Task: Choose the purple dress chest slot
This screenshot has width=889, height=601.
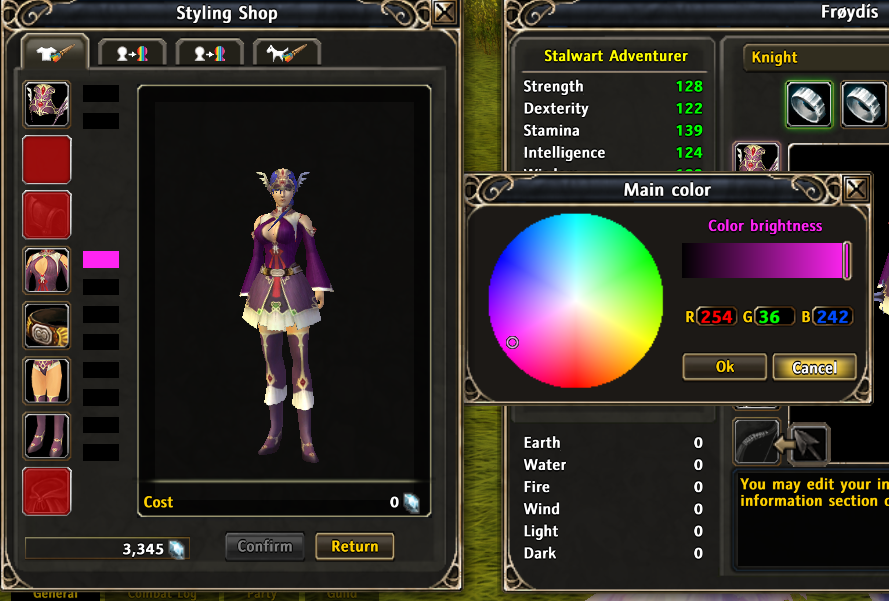Action: [47, 270]
